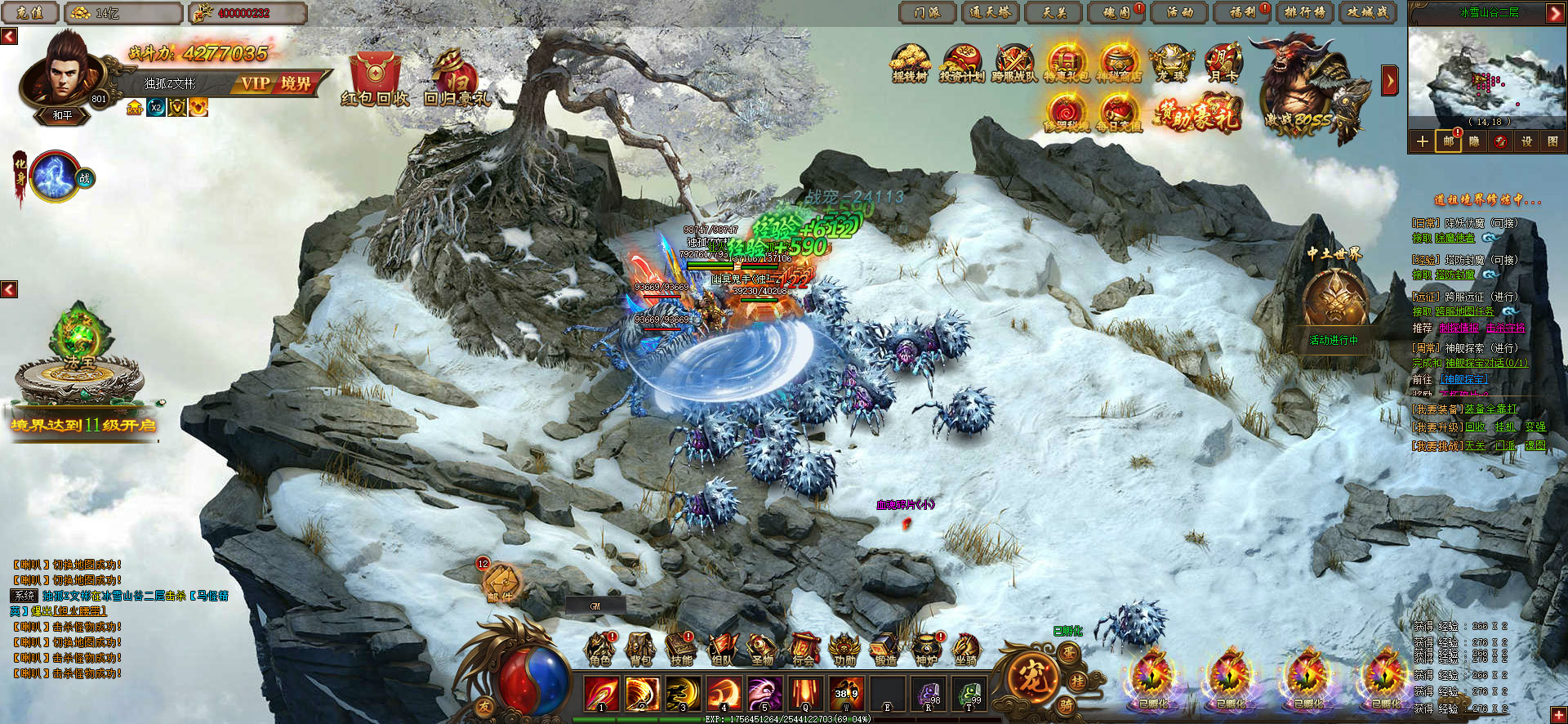Open the mail button (邮) under minimap
Viewport: 1568px width, 724px height.
coord(1448,141)
